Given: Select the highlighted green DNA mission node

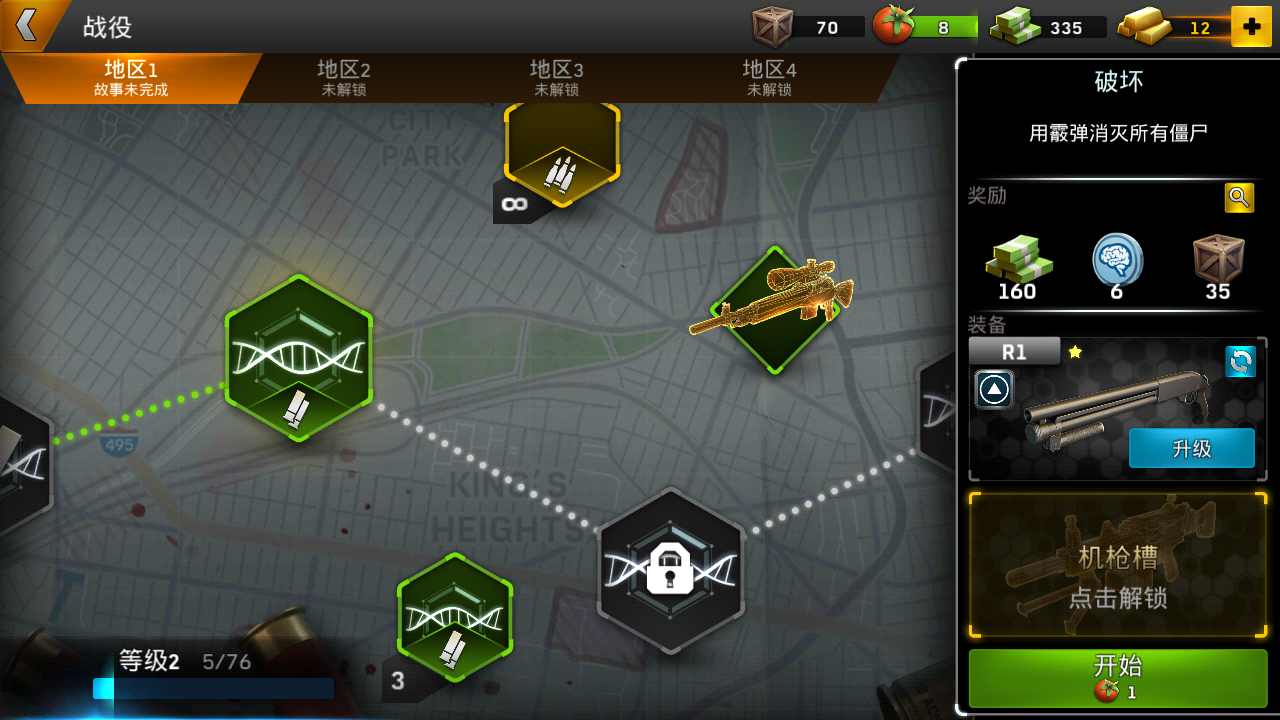Looking at the screenshot, I should click(298, 358).
